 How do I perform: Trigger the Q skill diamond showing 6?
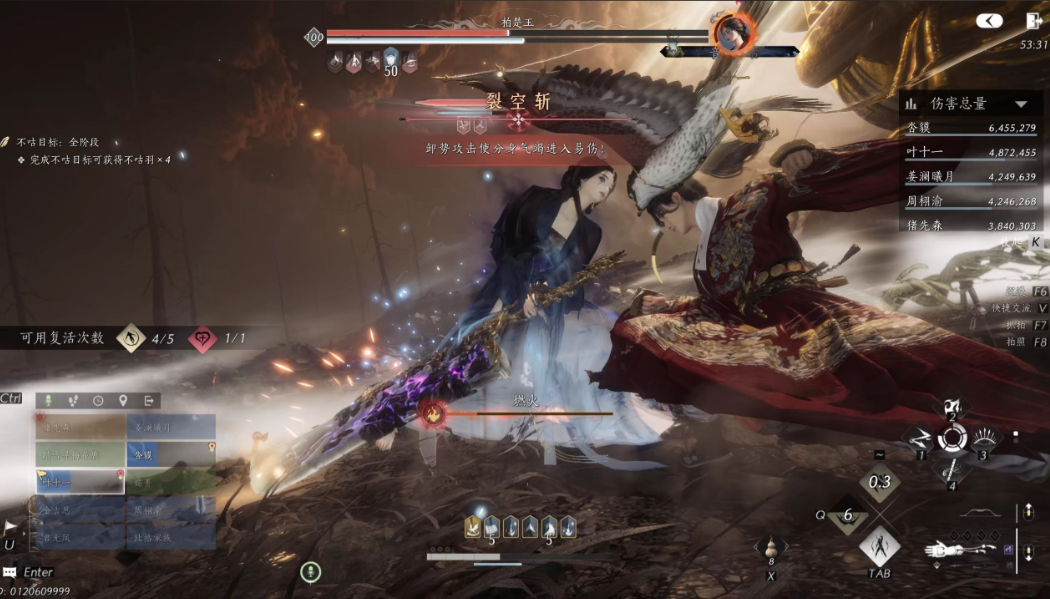pos(849,515)
